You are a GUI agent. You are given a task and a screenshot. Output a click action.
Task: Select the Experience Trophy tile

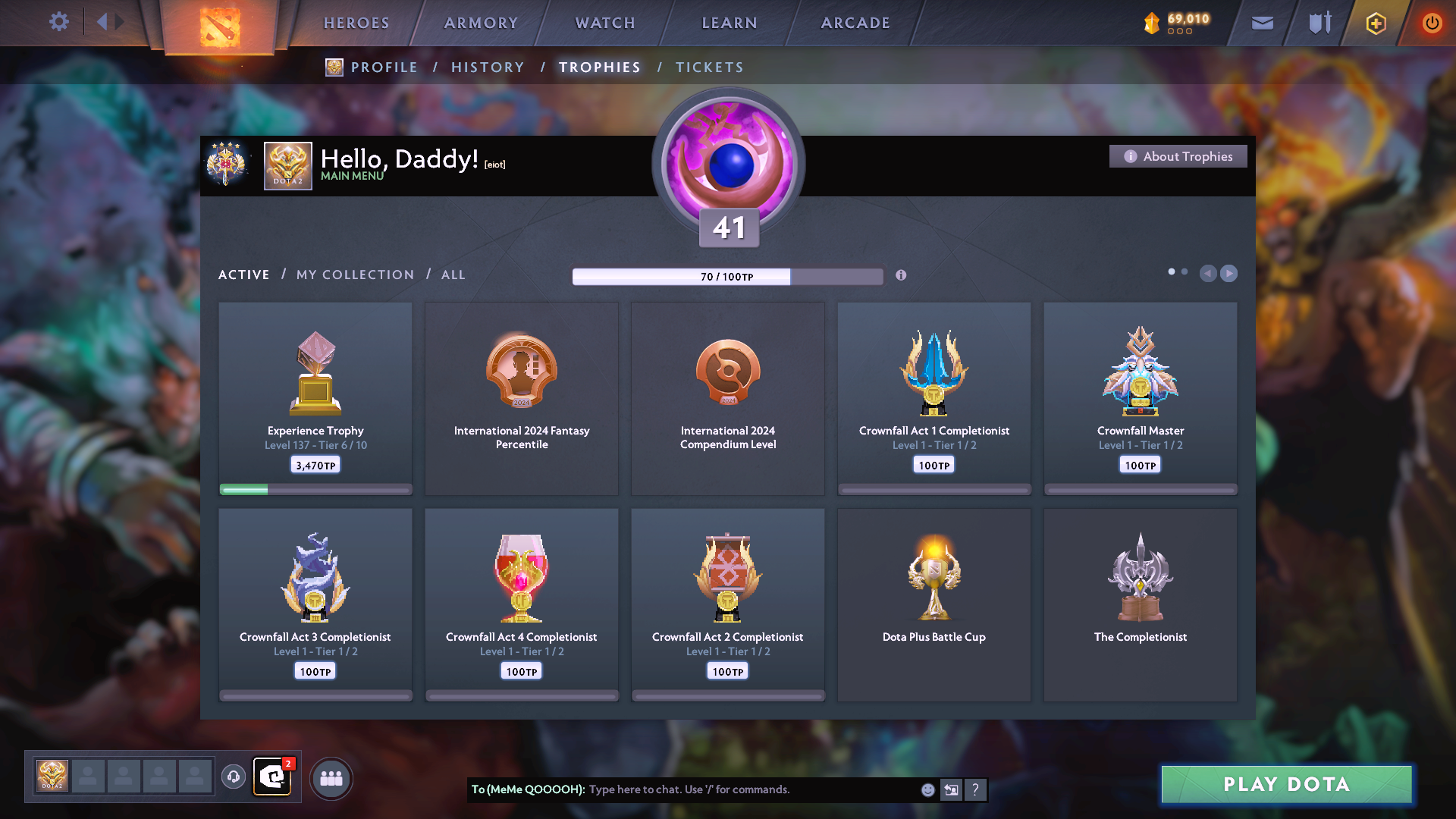tap(315, 398)
